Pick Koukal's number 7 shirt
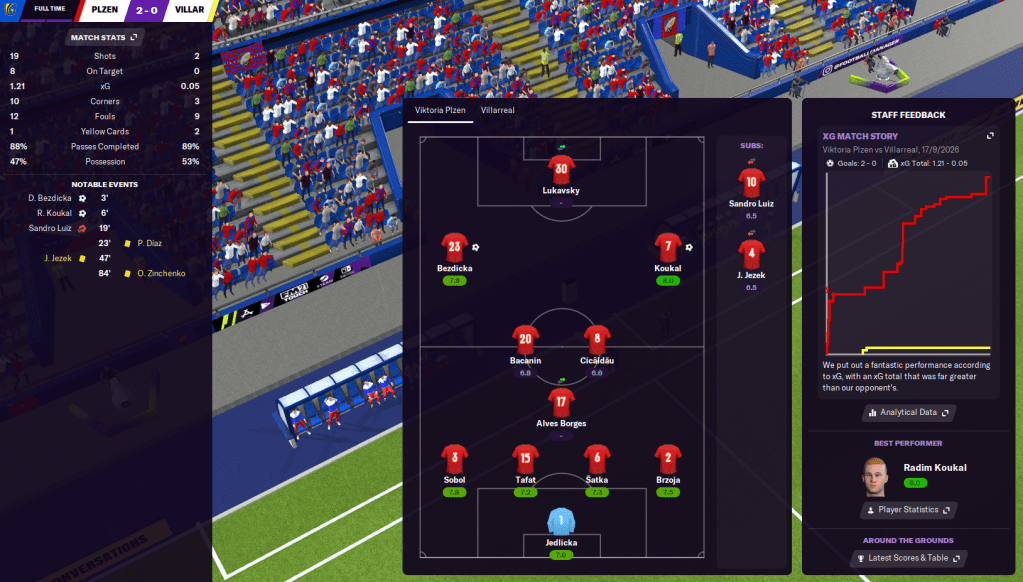 point(668,246)
